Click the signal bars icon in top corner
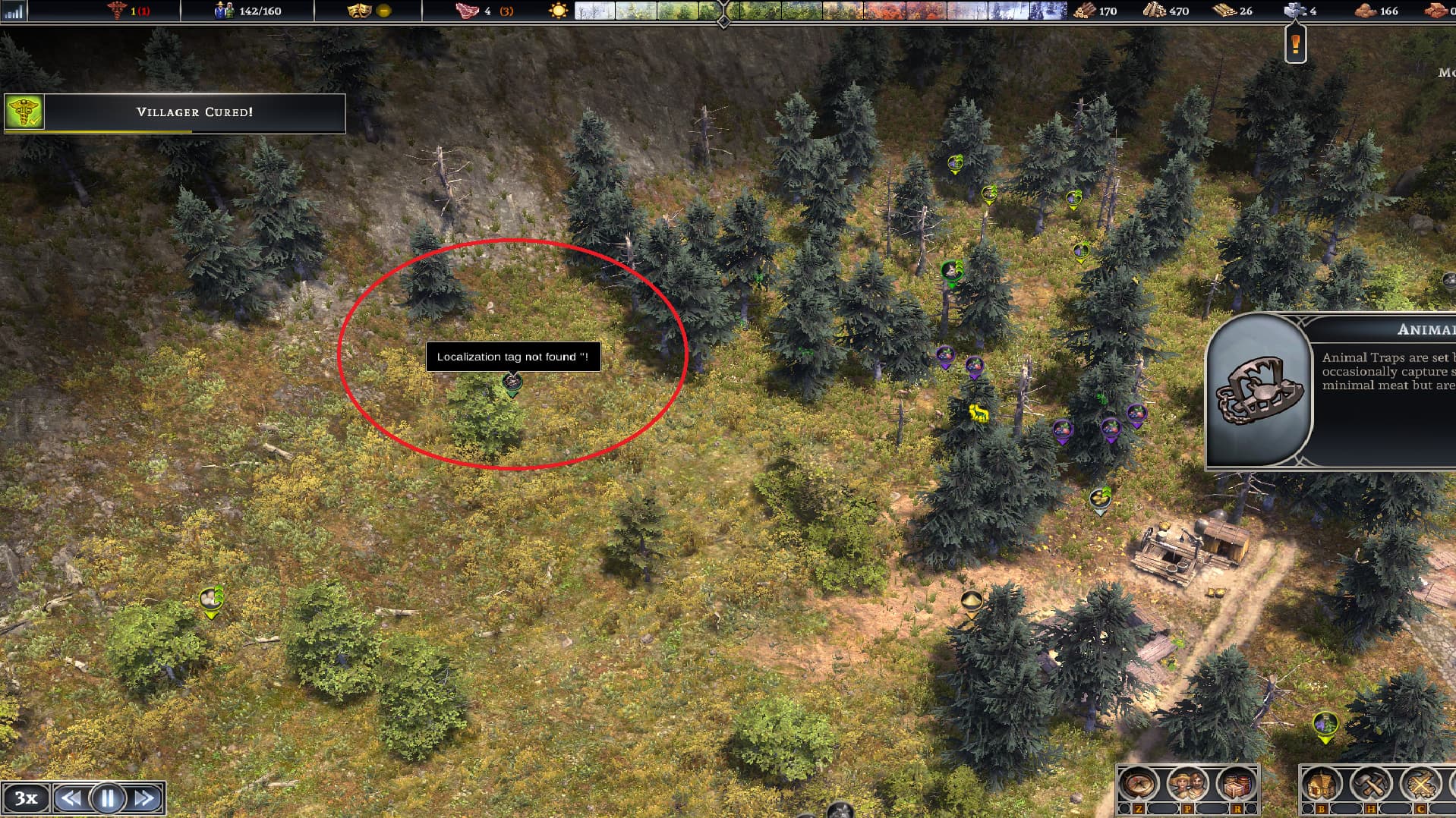The image size is (1456, 818). coord(14,11)
